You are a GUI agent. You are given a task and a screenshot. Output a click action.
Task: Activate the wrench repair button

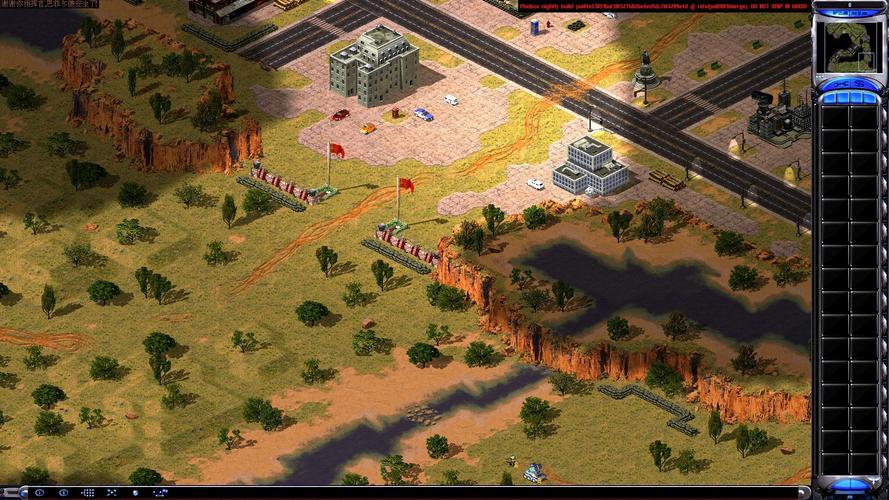coord(841,84)
